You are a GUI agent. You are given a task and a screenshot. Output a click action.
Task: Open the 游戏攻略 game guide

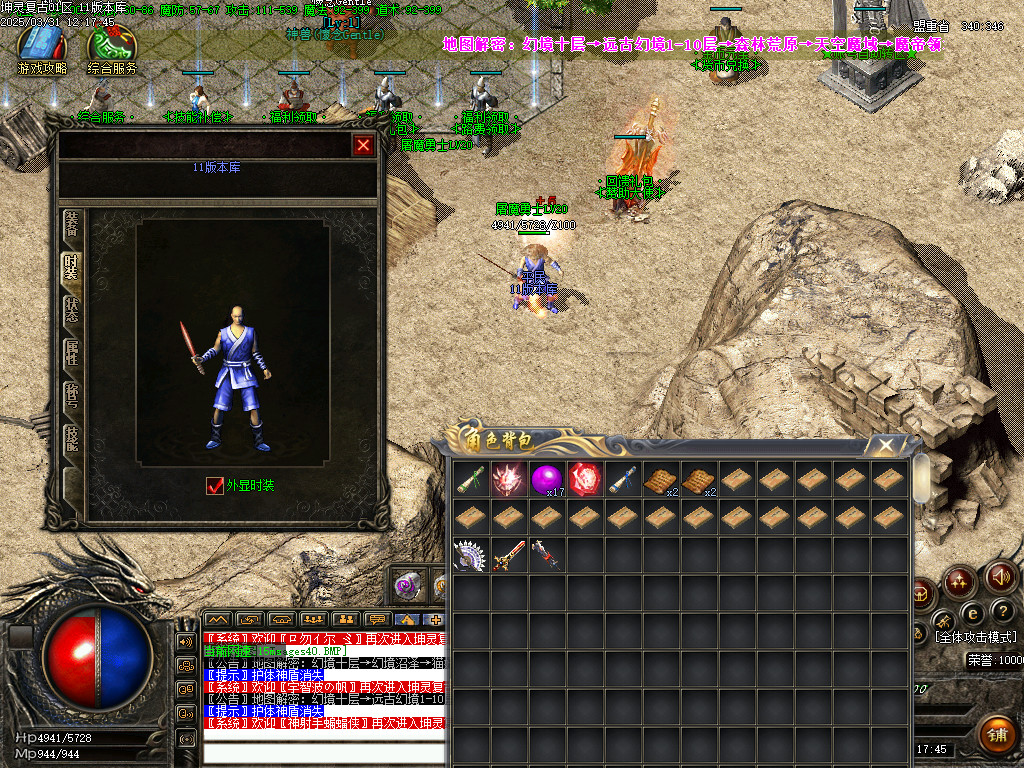[x=42, y=50]
